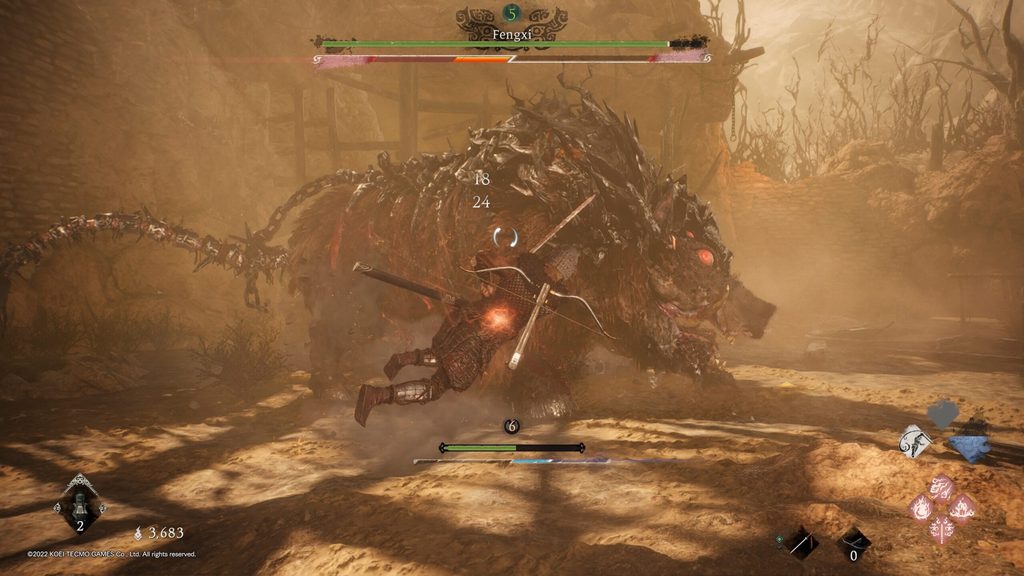The width and height of the screenshot is (1024, 576).
Task: Cast the top fire wizardry spell
Action: click(942, 488)
